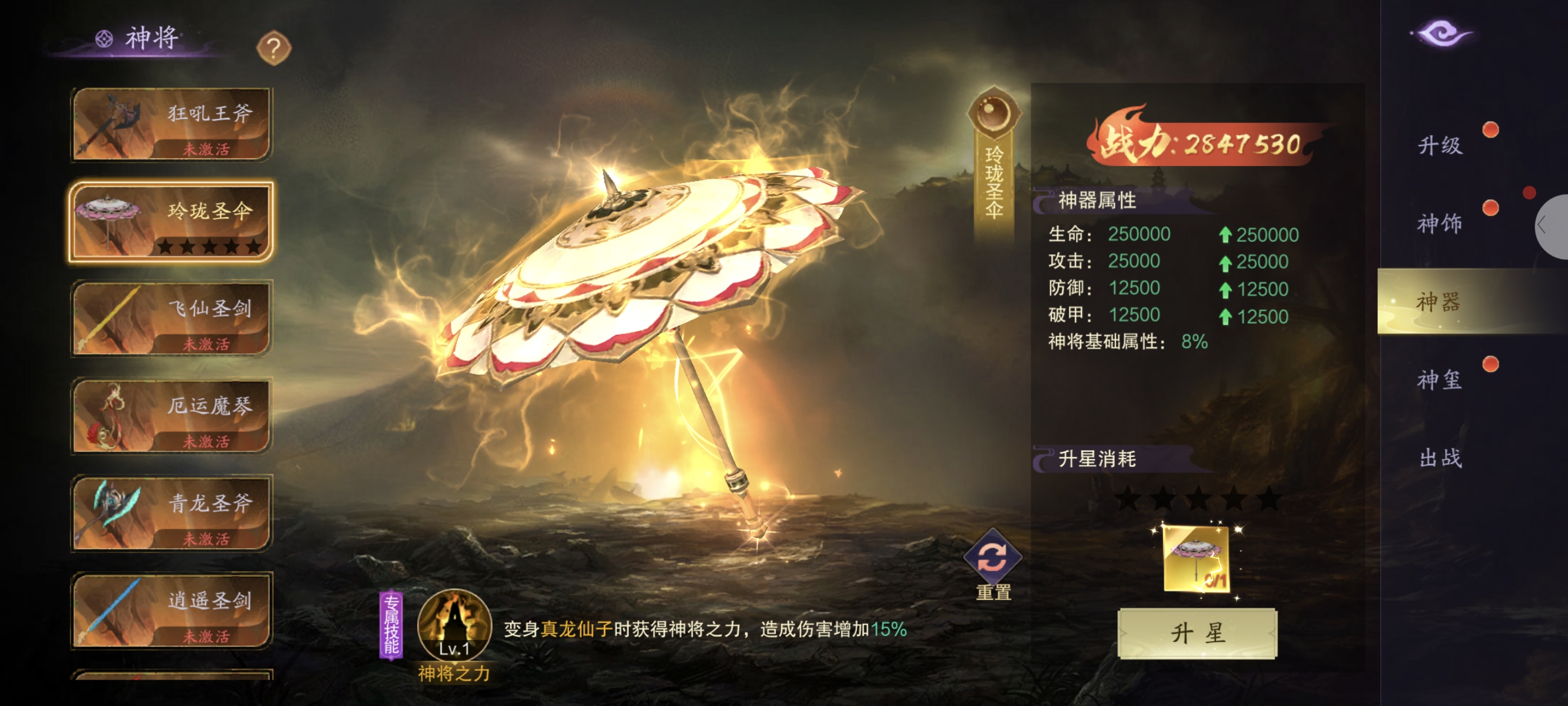Viewport: 1568px width, 706px height.
Task: Select the umbrella material item slot
Action: (x=1197, y=558)
